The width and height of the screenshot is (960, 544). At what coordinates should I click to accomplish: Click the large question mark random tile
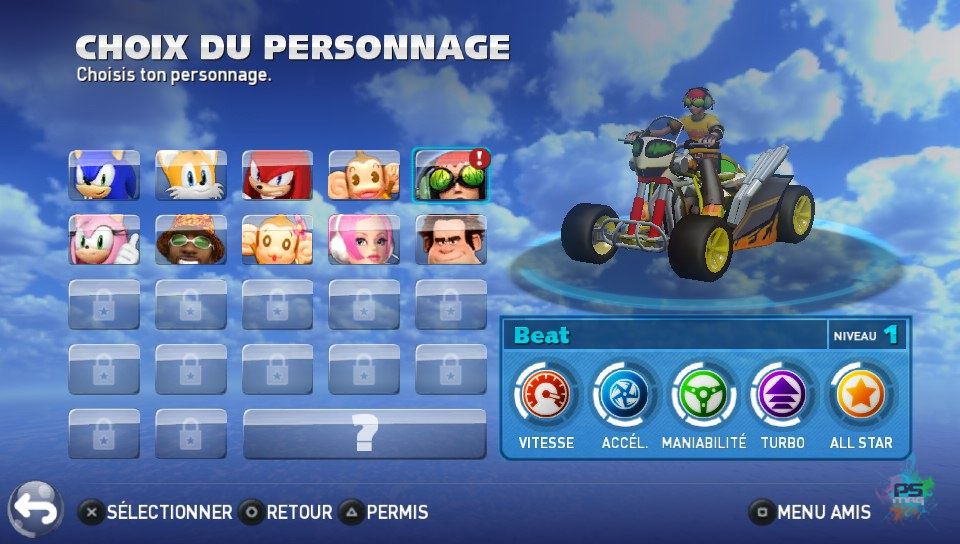[365, 434]
